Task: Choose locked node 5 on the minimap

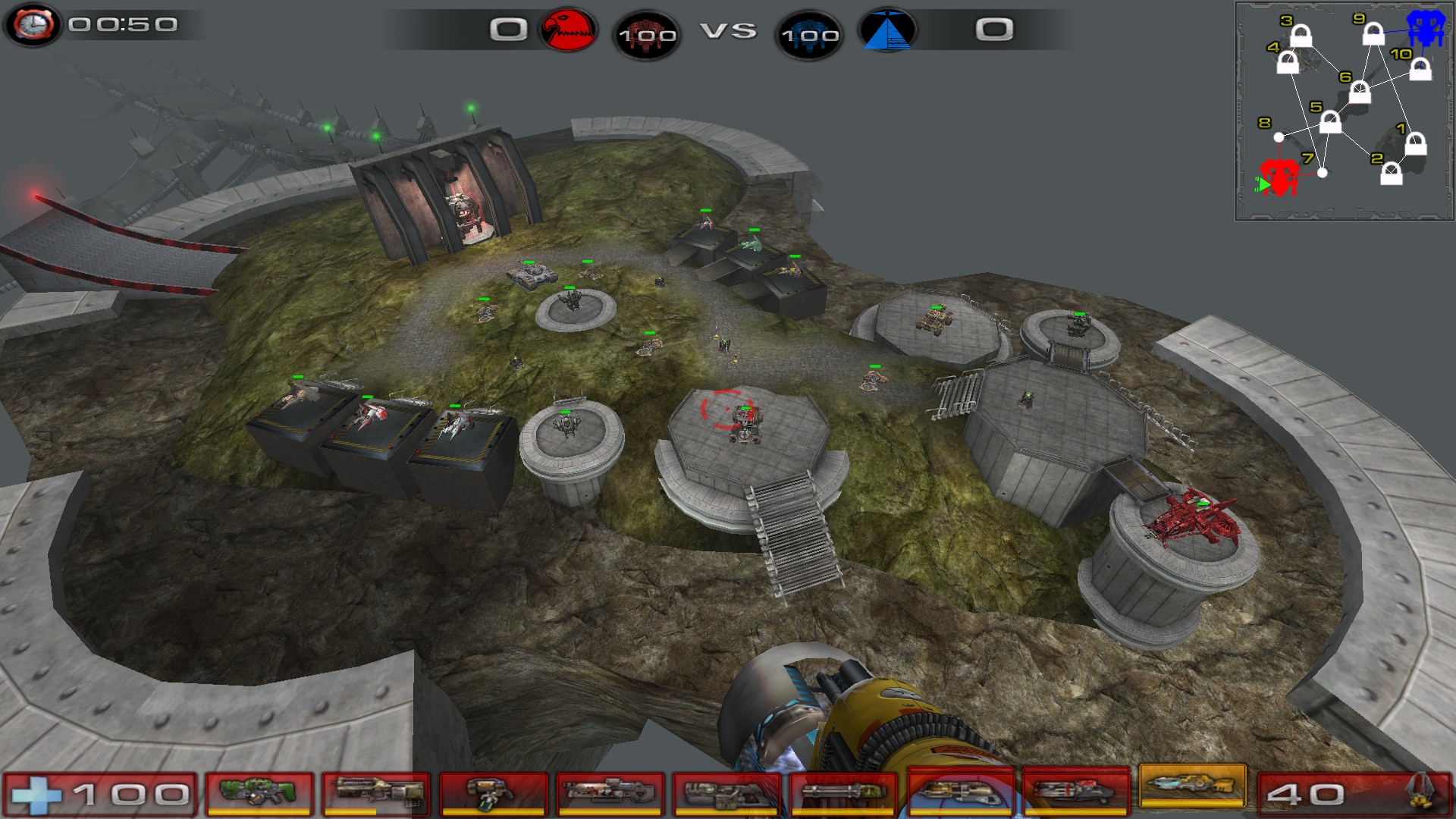Action: click(x=1330, y=121)
